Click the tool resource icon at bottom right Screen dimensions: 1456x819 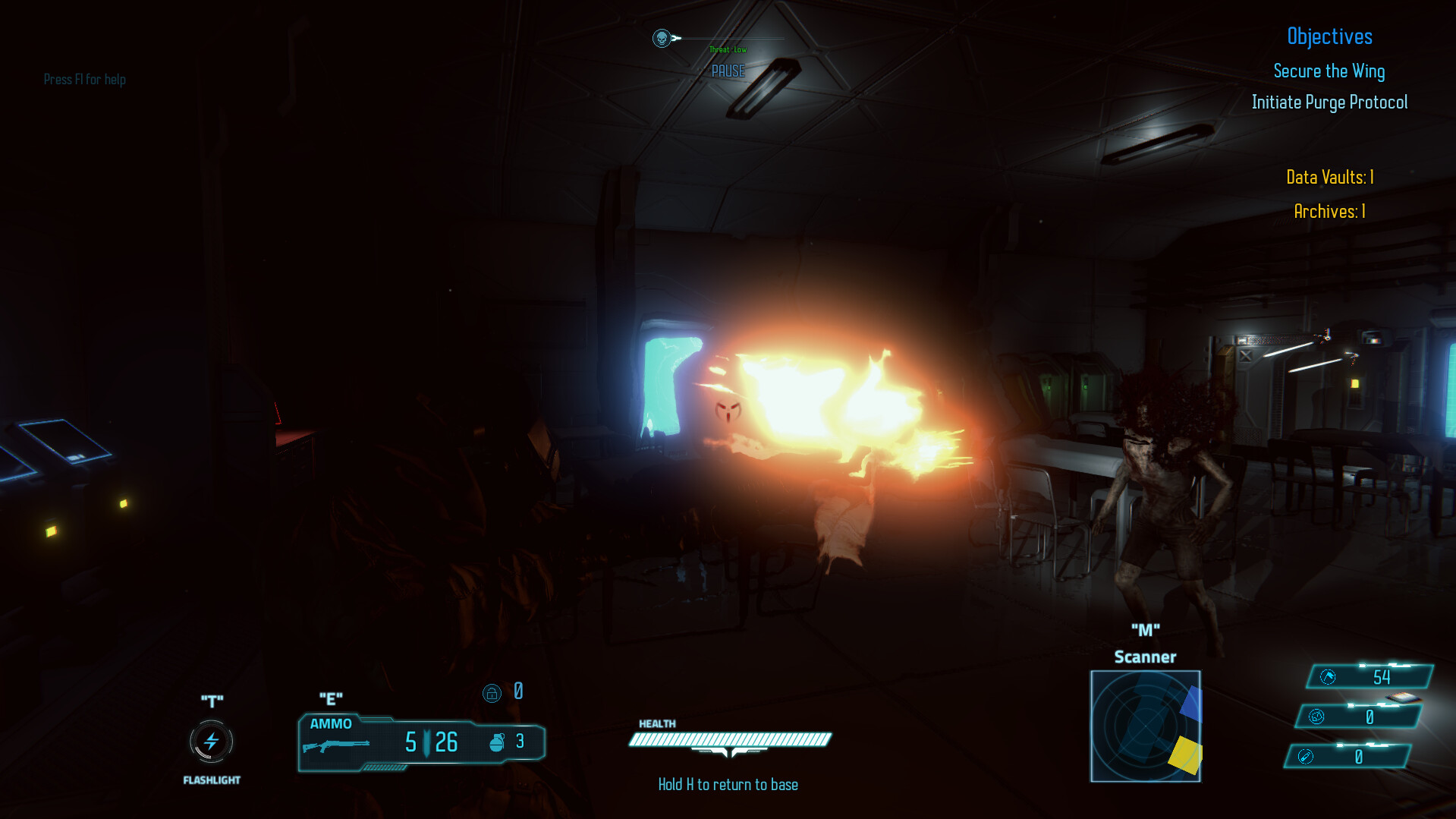(x=1306, y=755)
